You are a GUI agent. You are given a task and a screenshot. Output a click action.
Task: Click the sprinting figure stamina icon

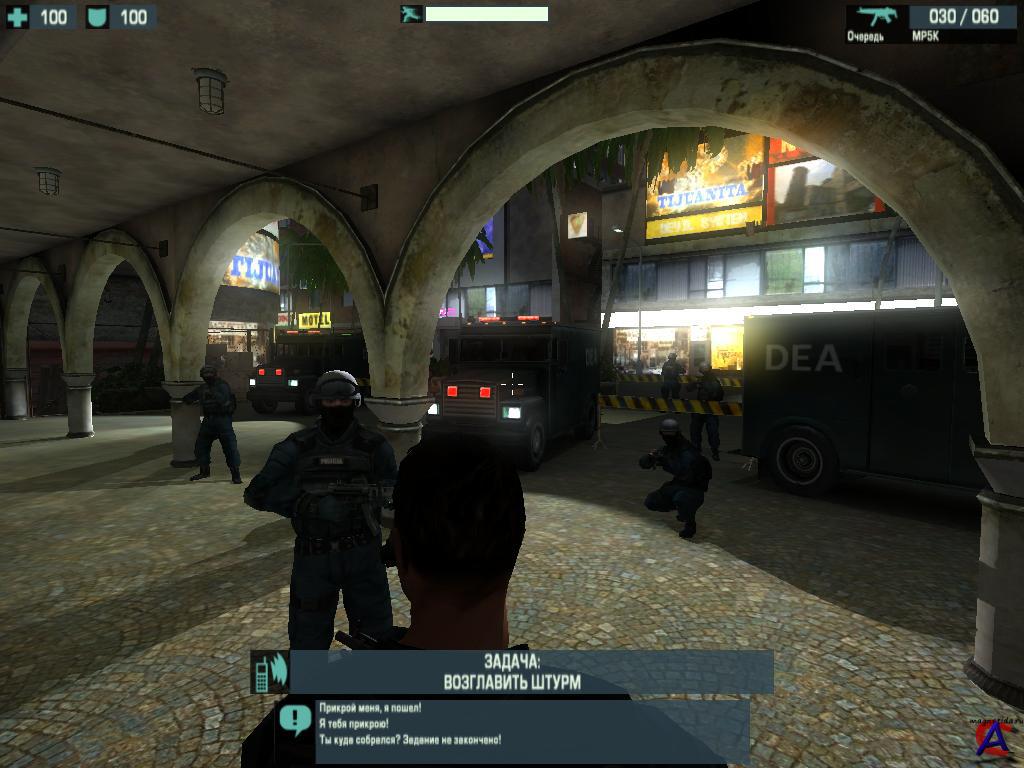(x=410, y=14)
